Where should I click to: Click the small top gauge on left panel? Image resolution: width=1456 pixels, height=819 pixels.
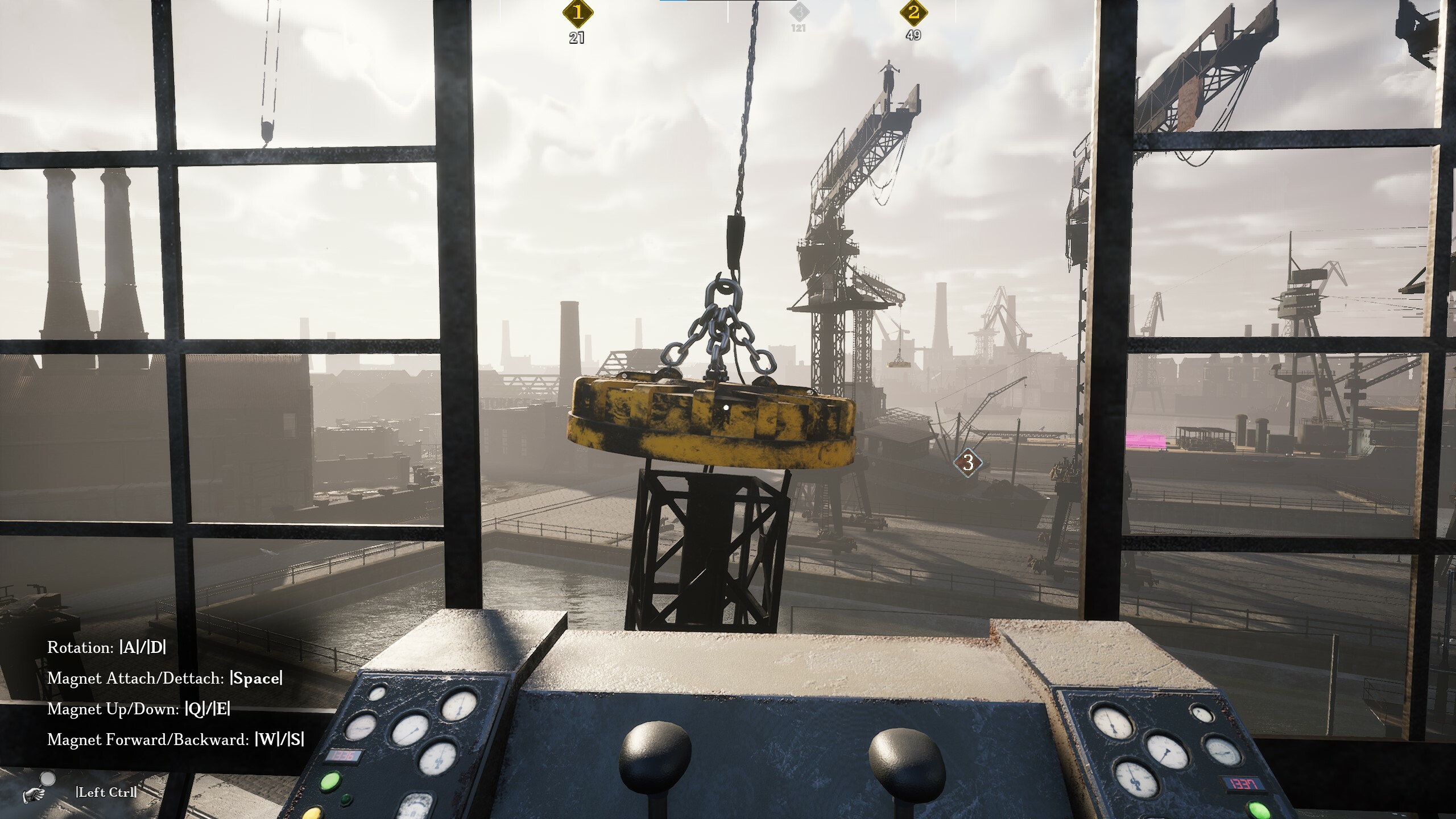click(377, 693)
